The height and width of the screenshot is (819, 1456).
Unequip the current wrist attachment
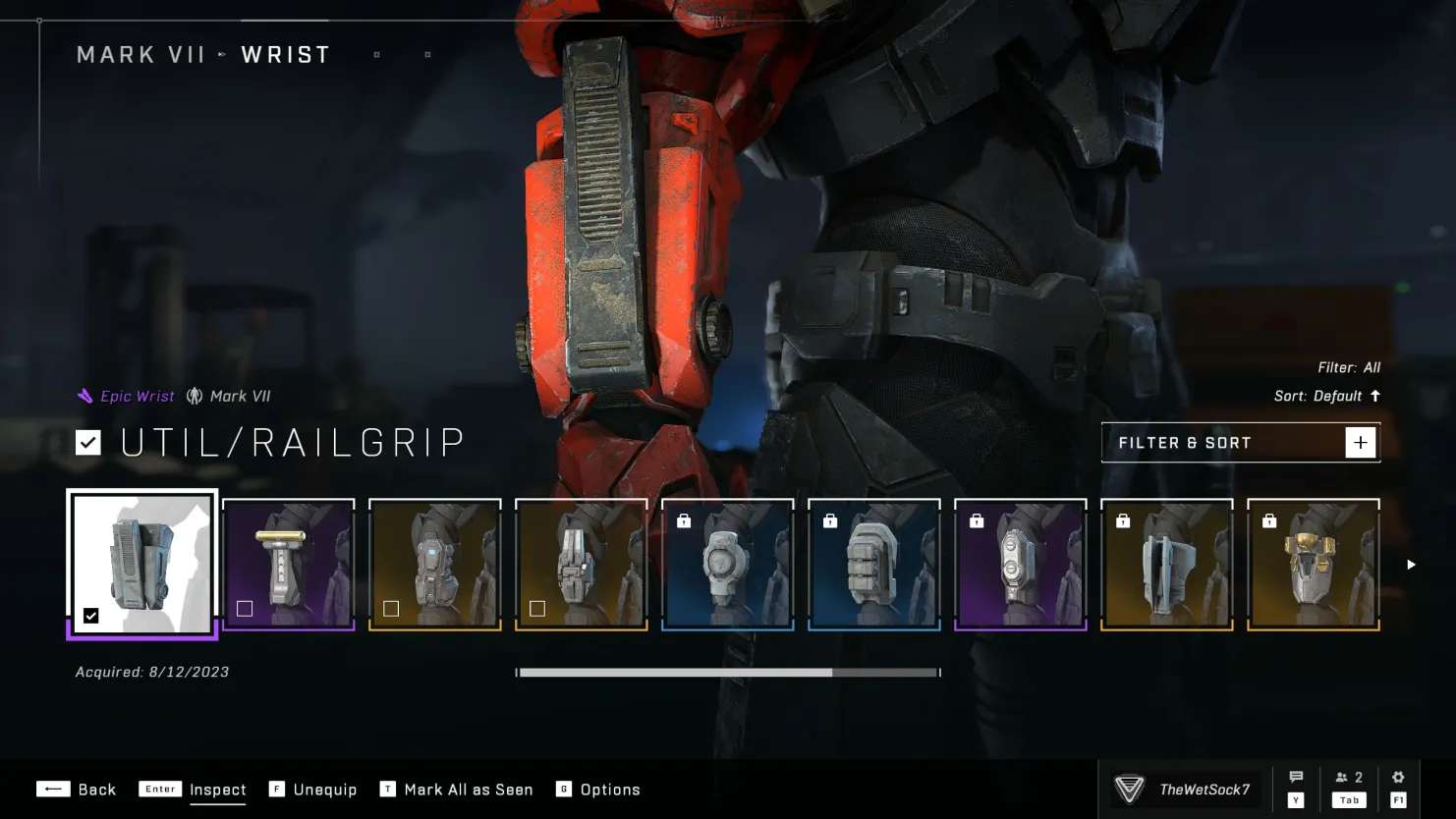(x=313, y=790)
